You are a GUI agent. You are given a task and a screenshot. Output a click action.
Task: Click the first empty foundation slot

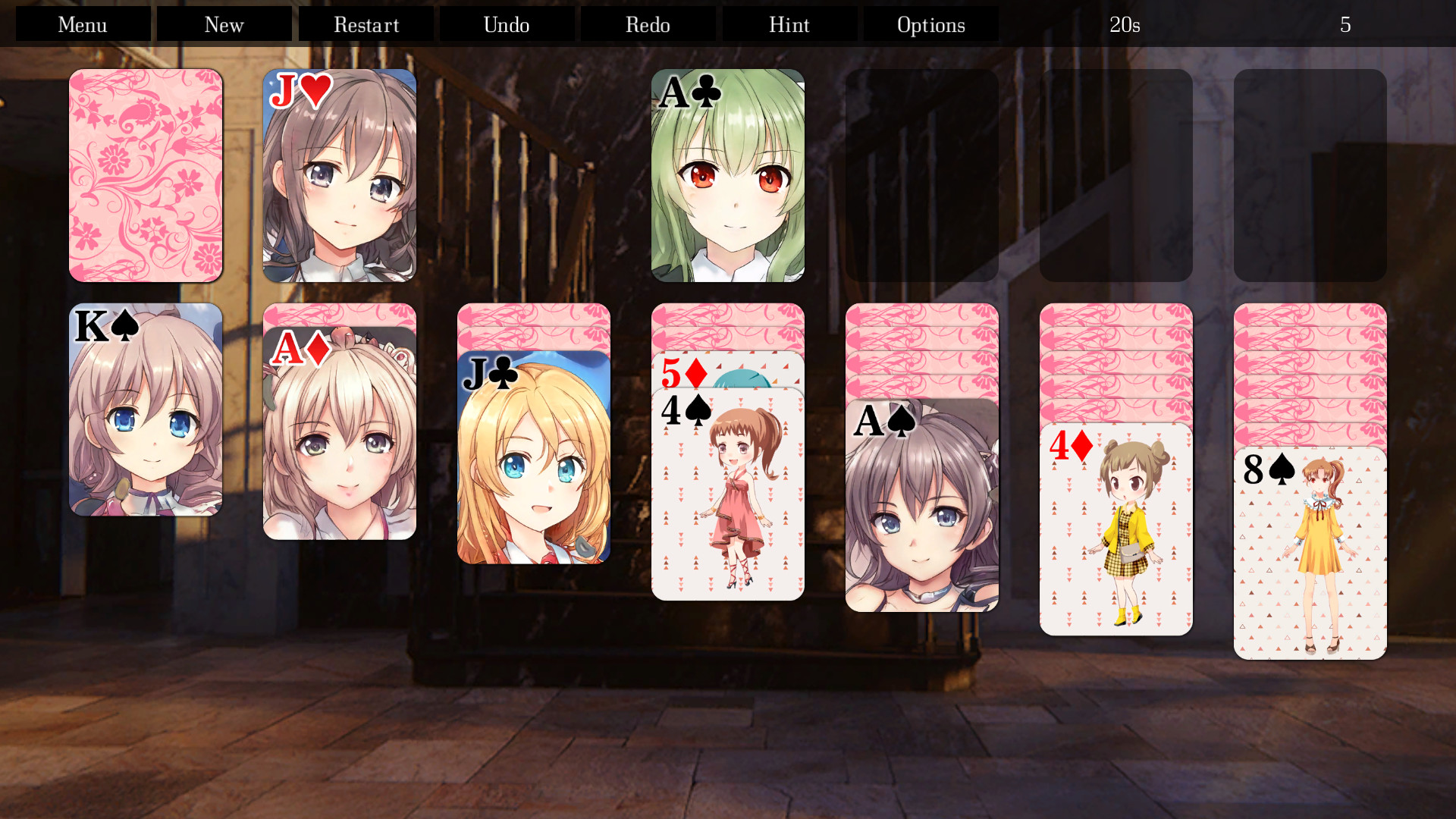922,176
